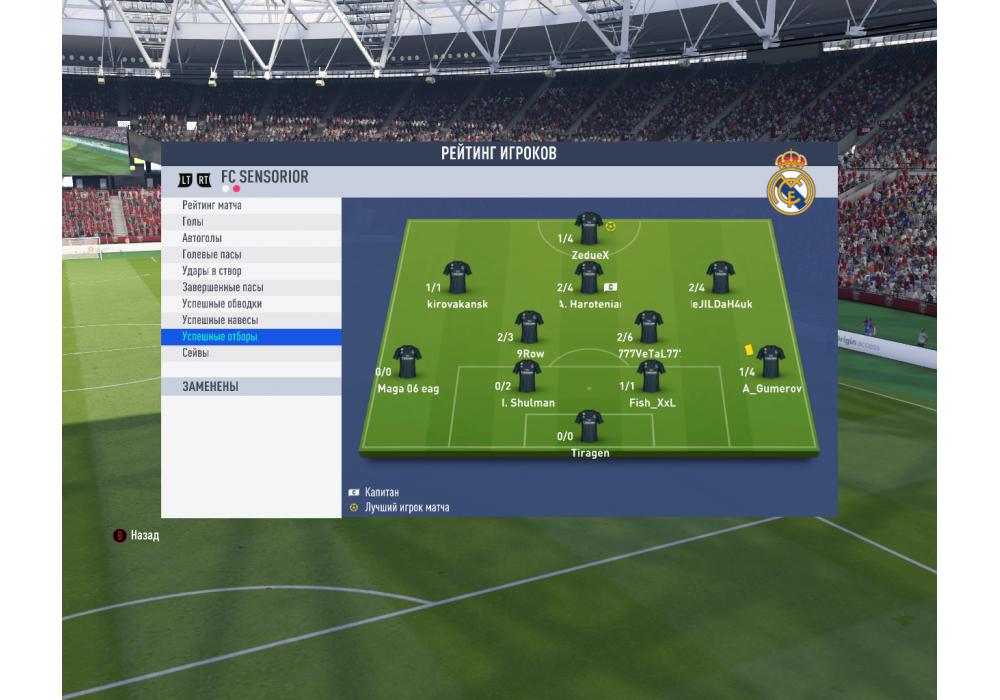Choose Голы in the stats list

pos(193,222)
